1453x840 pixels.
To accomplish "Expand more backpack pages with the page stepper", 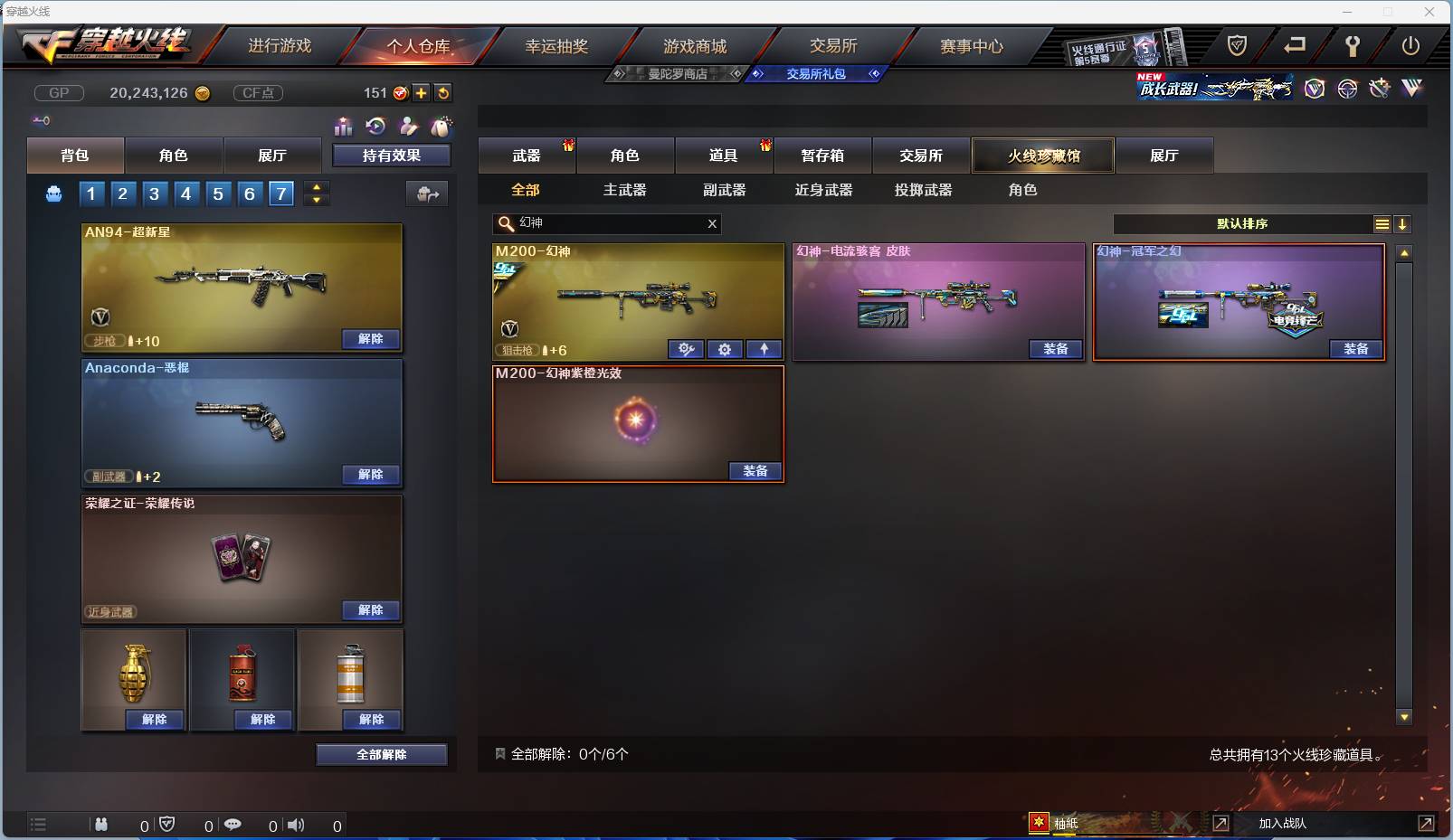I will pyautogui.click(x=317, y=193).
